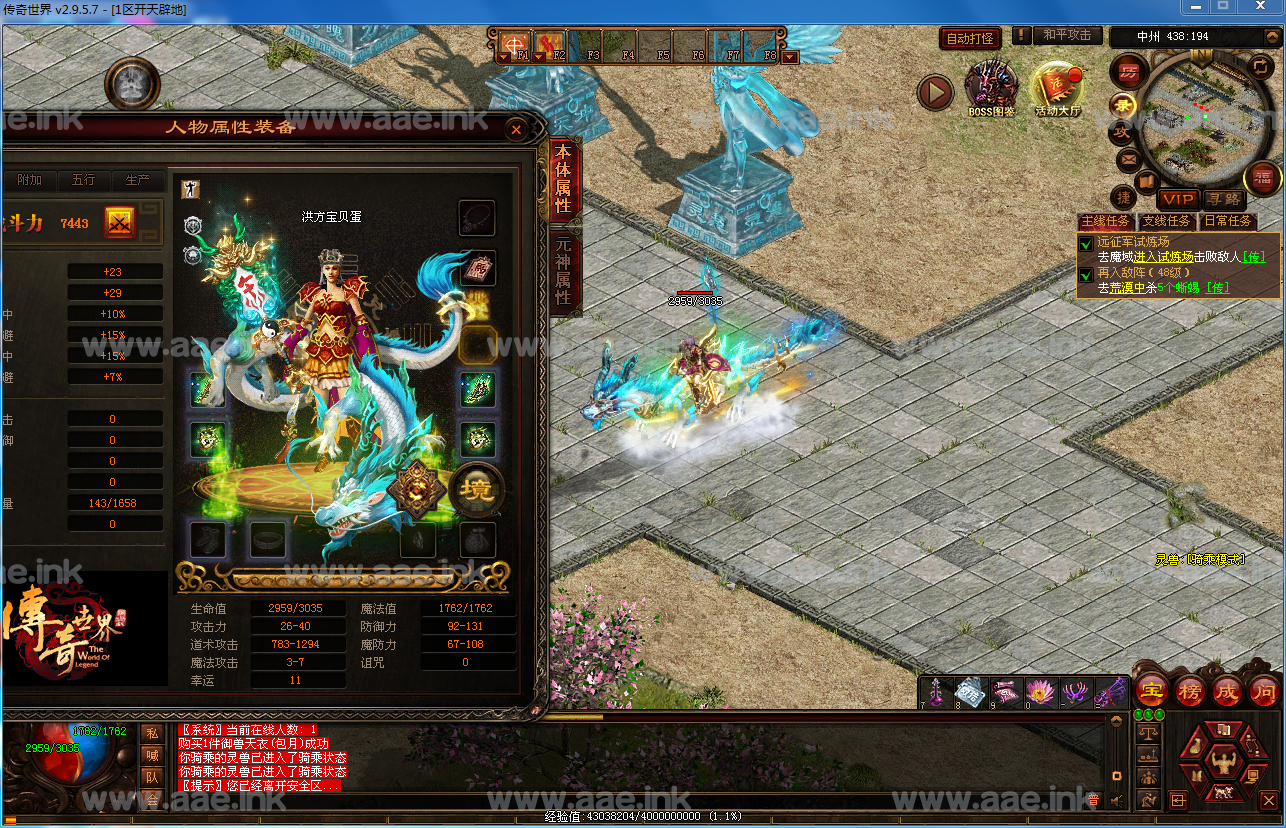Image resolution: width=1286 pixels, height=828 pixels.
Task: Open the 榜 rankings button
Action: pyautogui.click(x=1188, y=690)
